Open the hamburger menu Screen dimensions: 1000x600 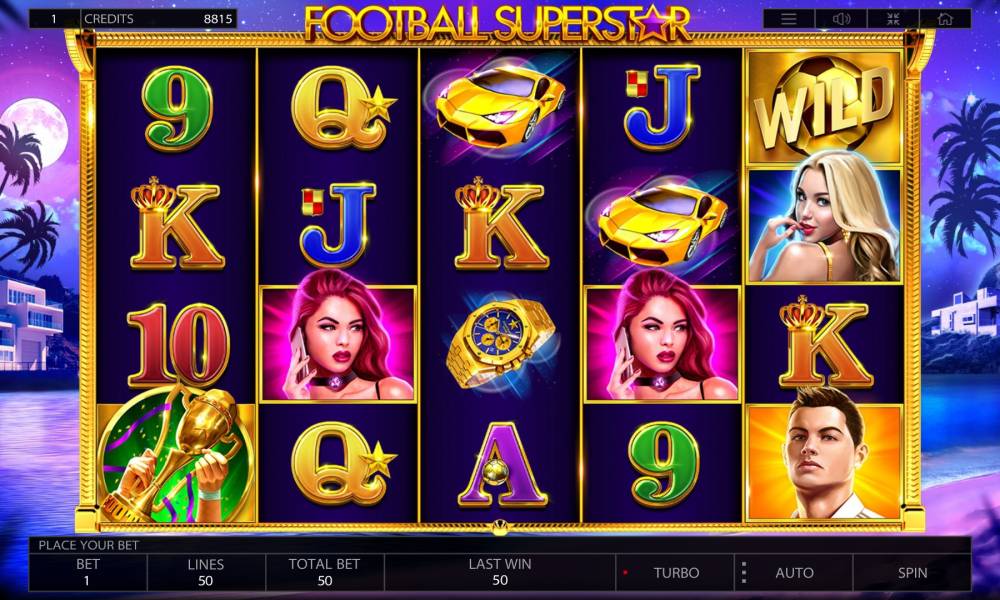click(x=789, y=19)
